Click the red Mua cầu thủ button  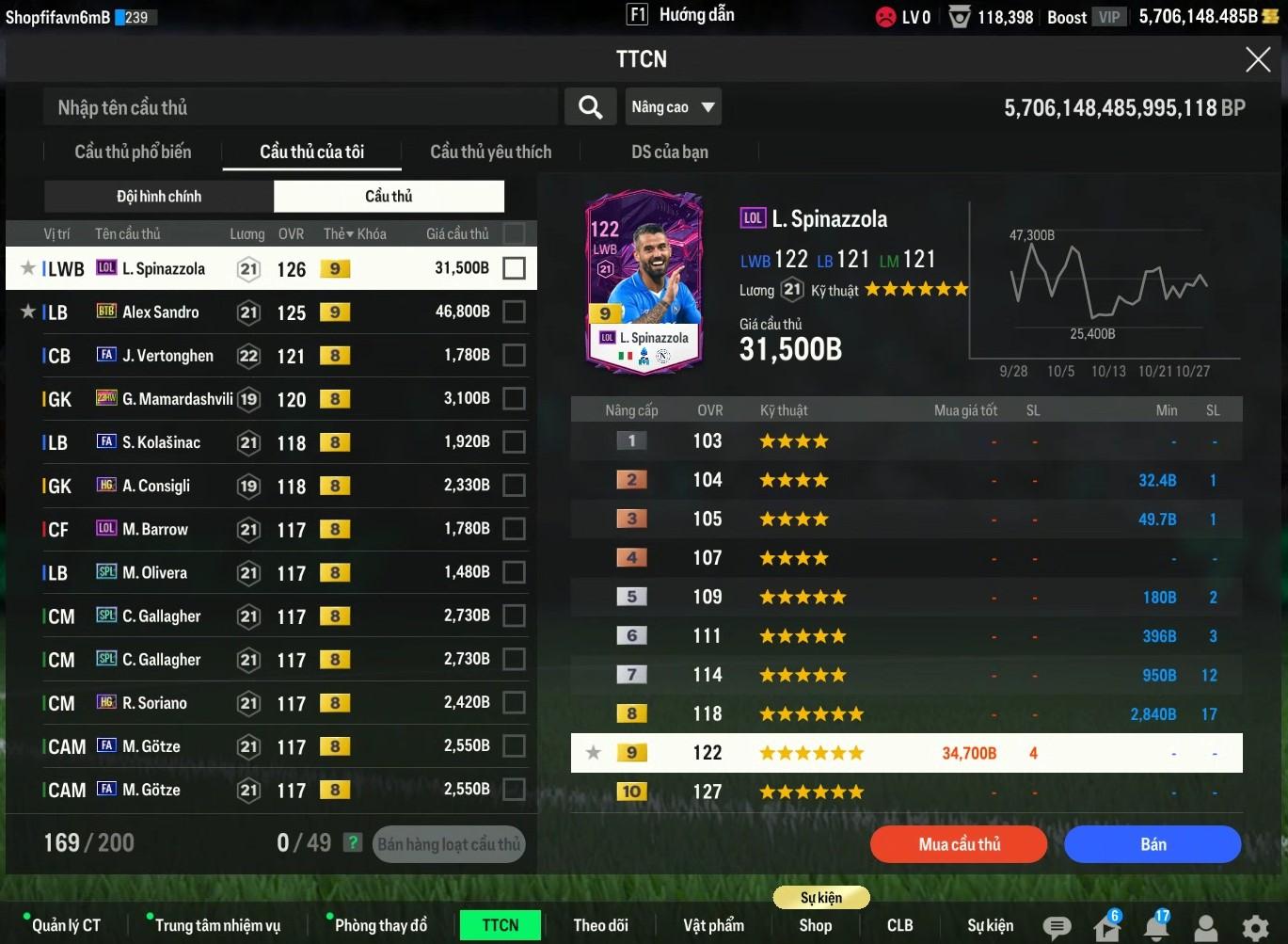coord(959,844)
